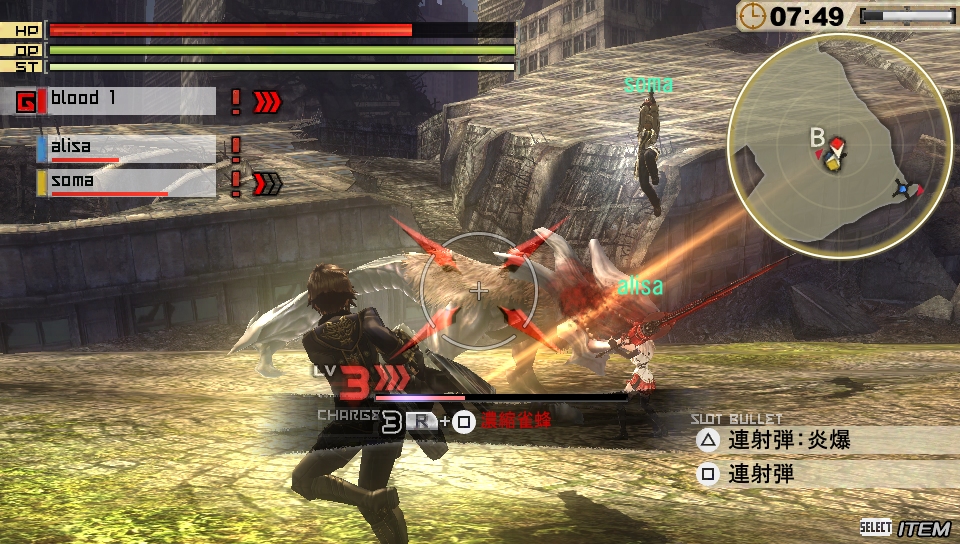The image size is (960, 544).
Task: Select the soma party member row
Action: coord(127,183)
